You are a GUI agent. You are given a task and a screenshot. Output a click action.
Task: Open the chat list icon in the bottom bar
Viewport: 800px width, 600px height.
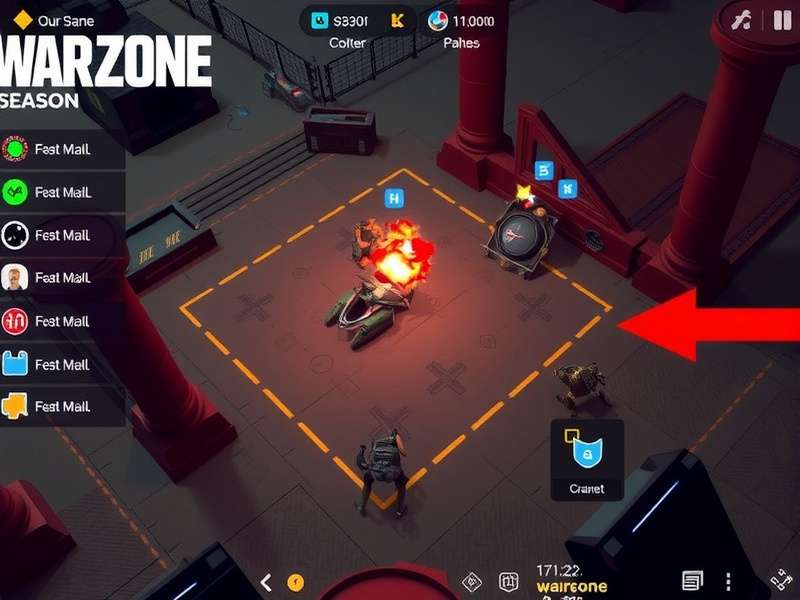tap(692, 581)
